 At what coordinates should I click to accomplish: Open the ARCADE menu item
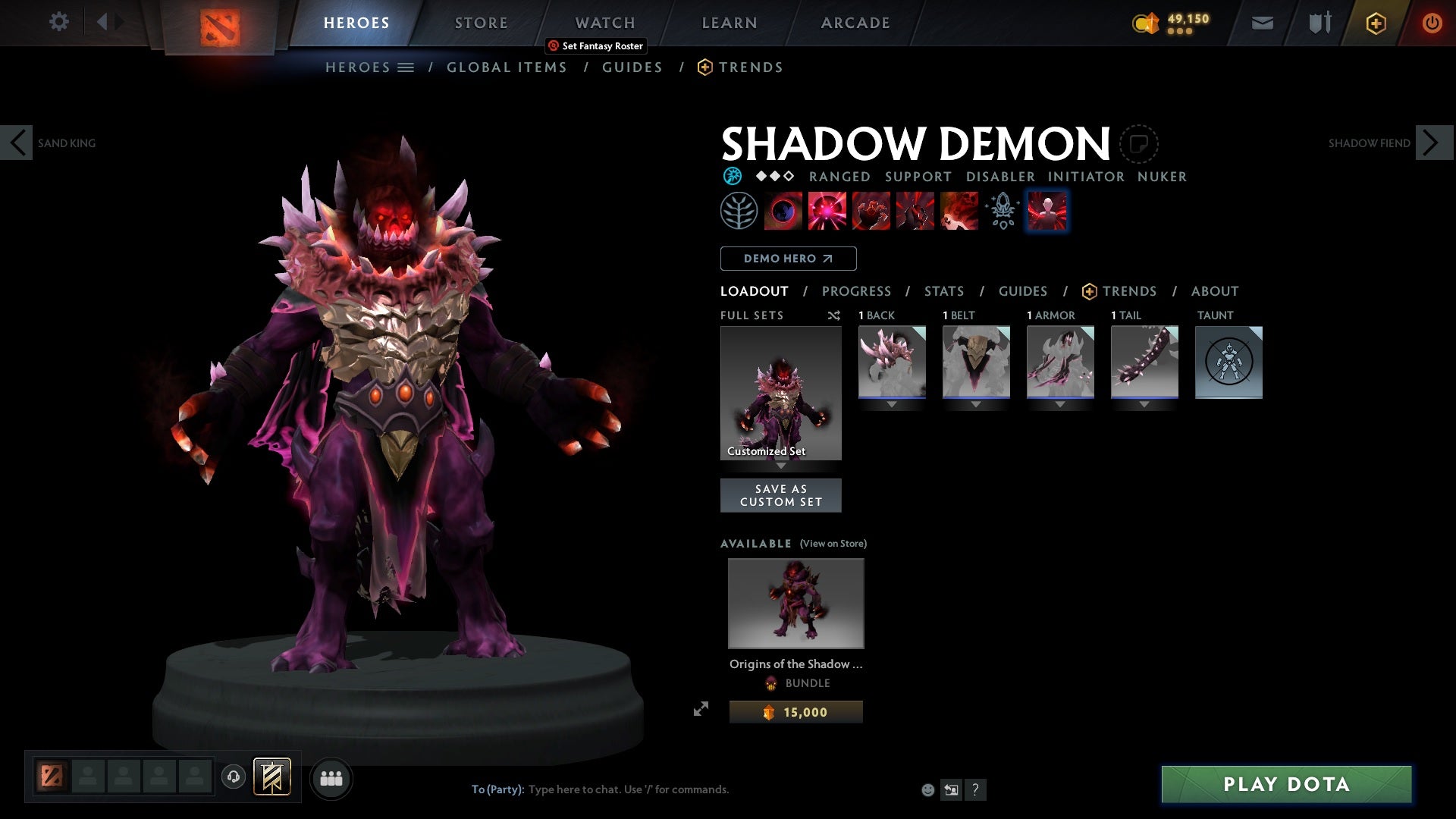tap(855, 22)
